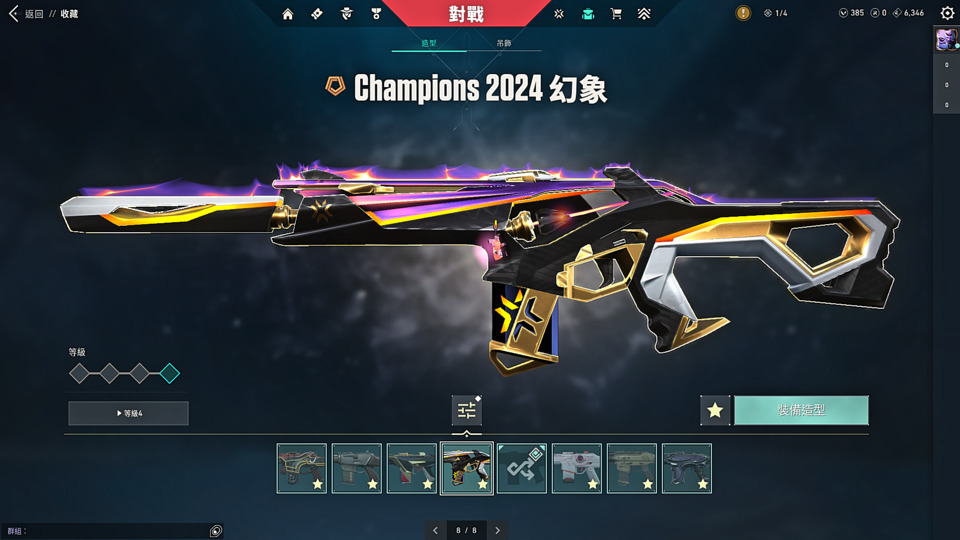
Task: Open the home icon in the top navigation
Action: pos(288,14)
